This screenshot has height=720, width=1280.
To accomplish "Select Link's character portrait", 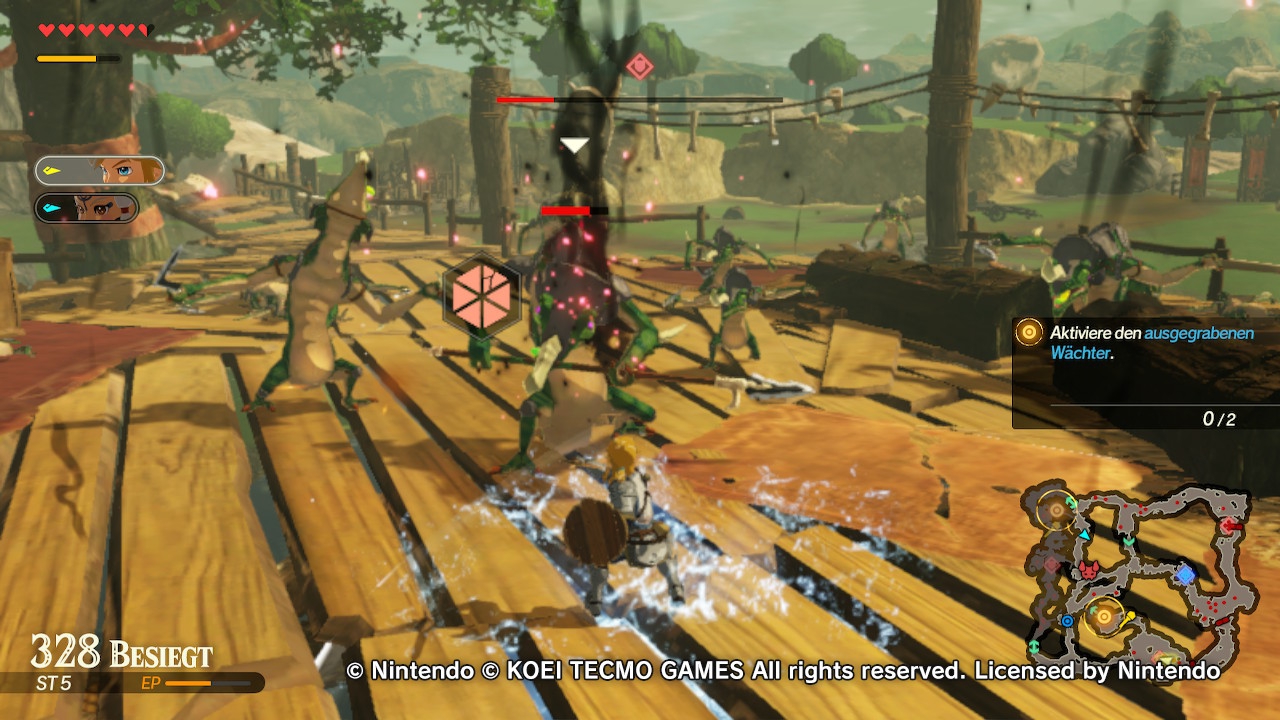I will point(100,171).
